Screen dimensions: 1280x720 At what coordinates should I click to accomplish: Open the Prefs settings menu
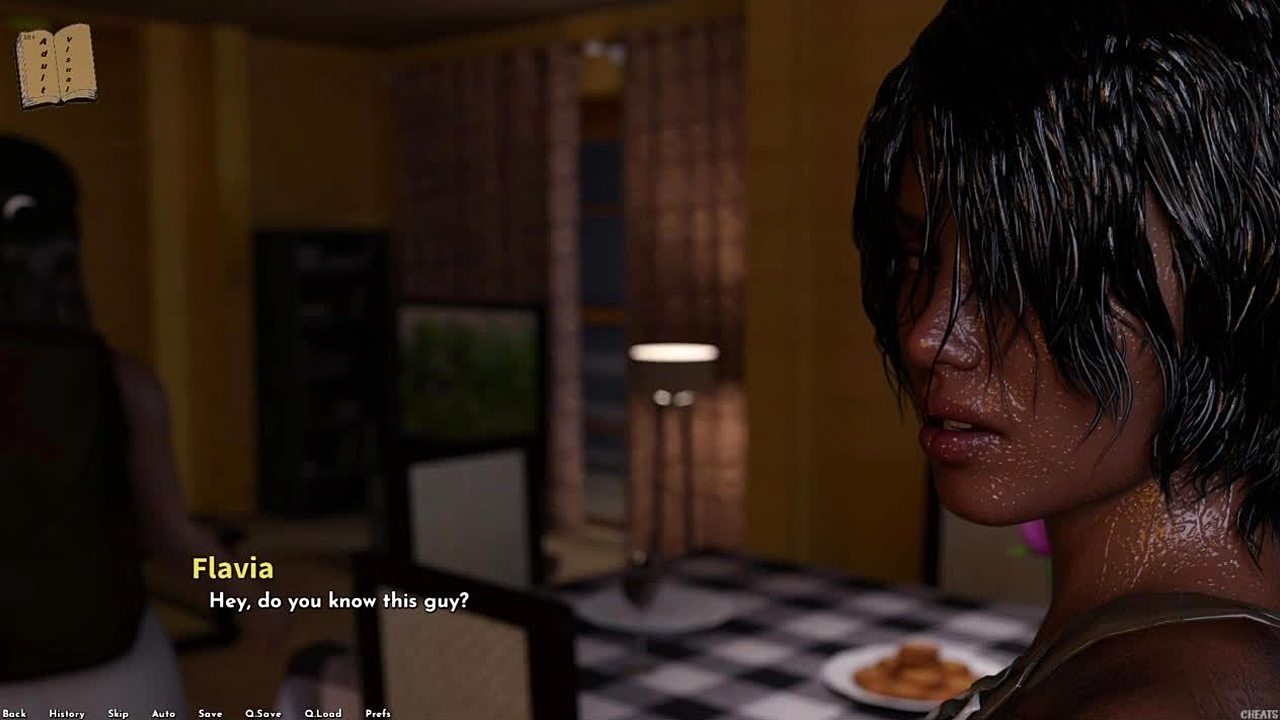tap(378, 713)
